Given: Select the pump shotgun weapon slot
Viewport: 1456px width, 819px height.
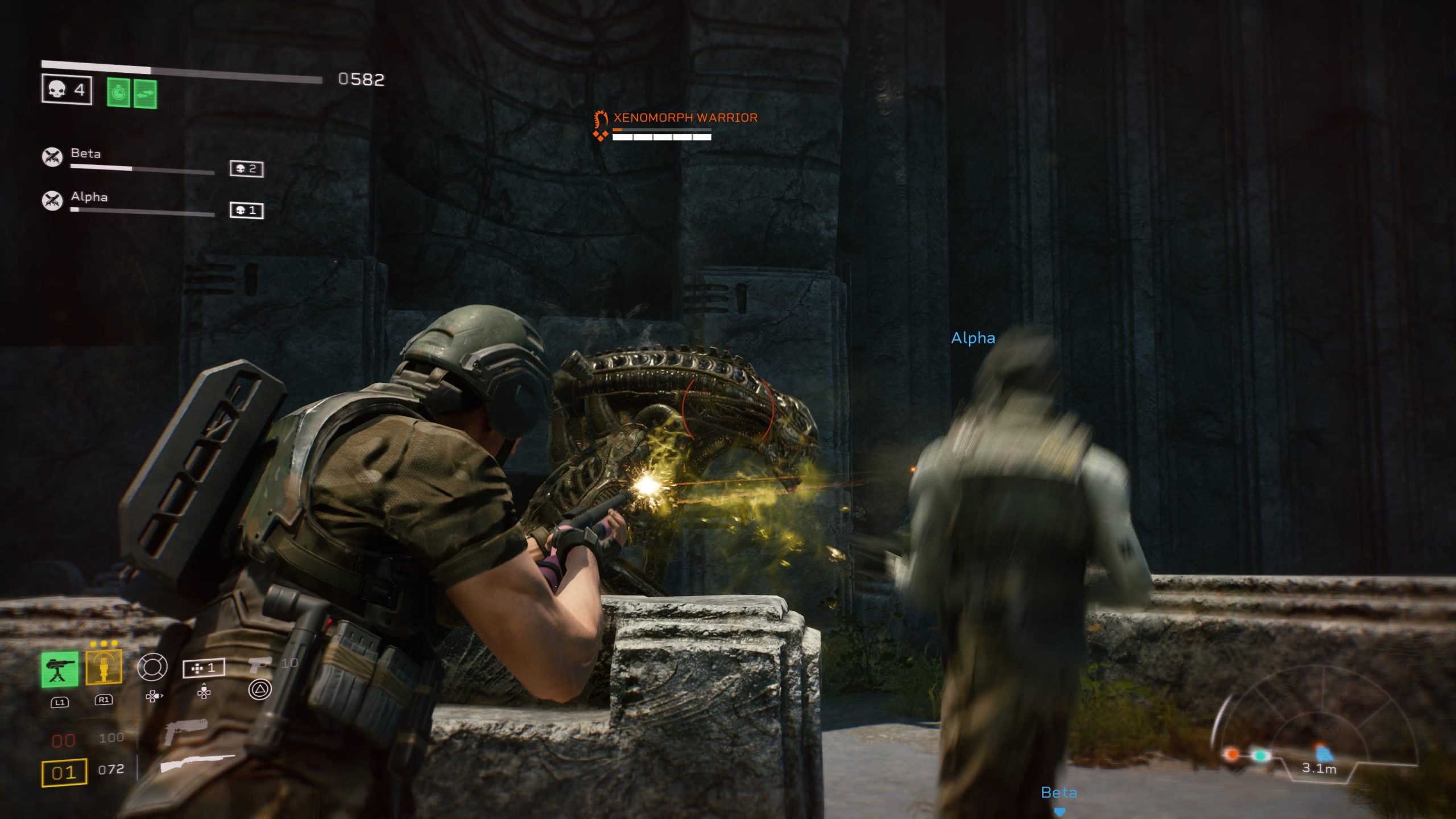Looking at the screenshot, I should (x=197, y=763).
